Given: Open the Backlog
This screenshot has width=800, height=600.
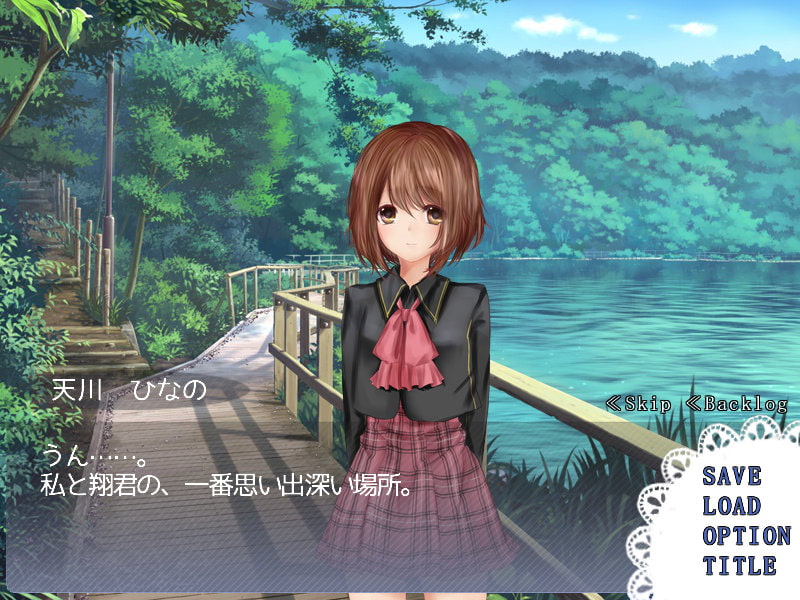Looking at the screenshot, I should [737, 405].
